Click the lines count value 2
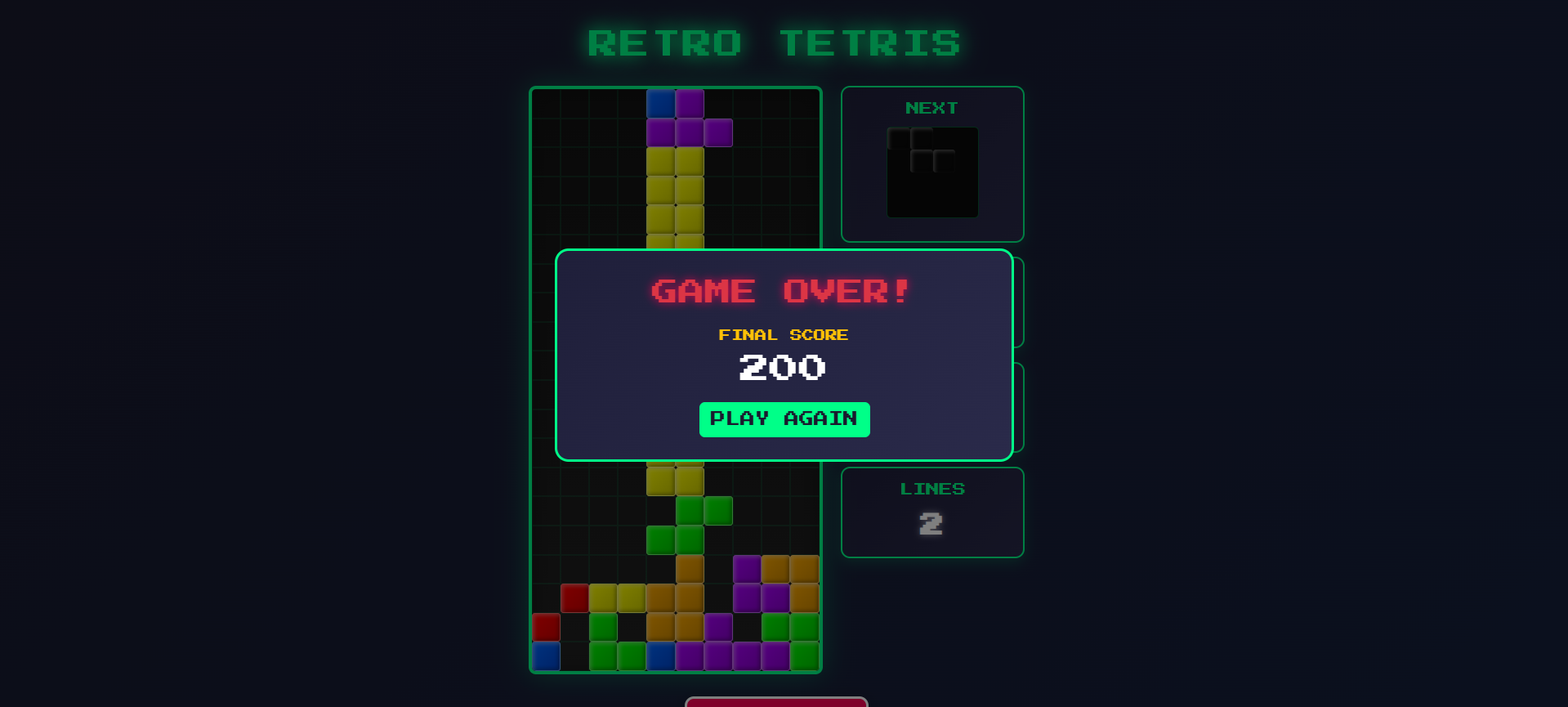Screen dimensions: 1568x707 pyautogui.click(x=931, y=525)
